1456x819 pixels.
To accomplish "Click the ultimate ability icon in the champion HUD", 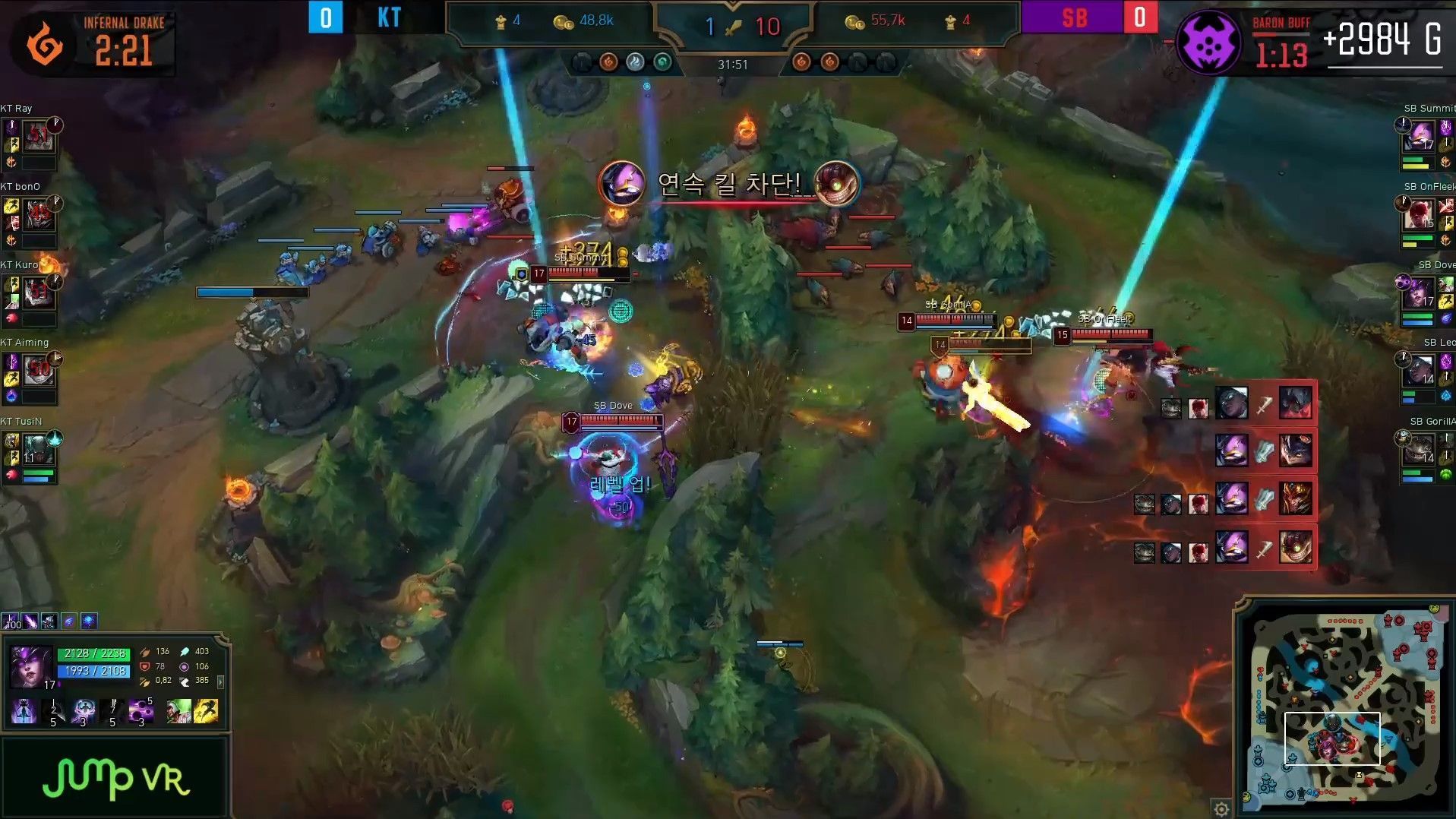I will (x=141, y=712).
